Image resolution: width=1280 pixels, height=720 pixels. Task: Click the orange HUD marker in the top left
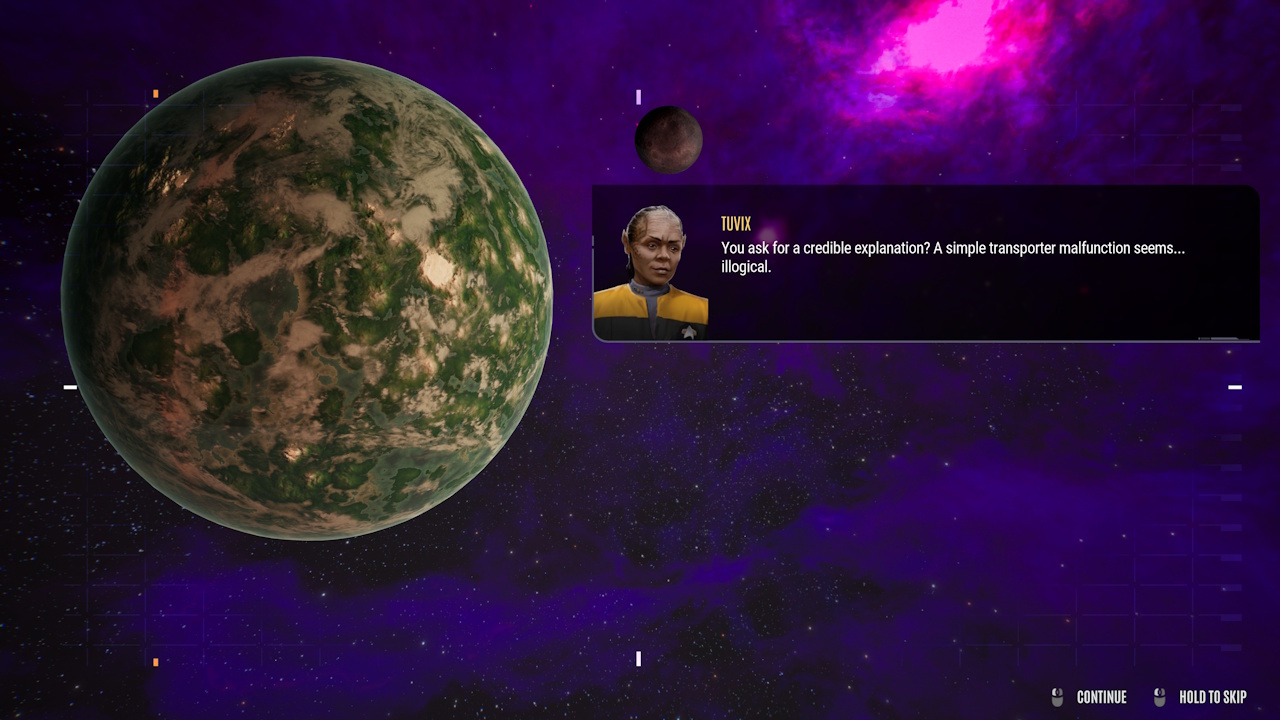pyautogui.click(x=155, y=93)
